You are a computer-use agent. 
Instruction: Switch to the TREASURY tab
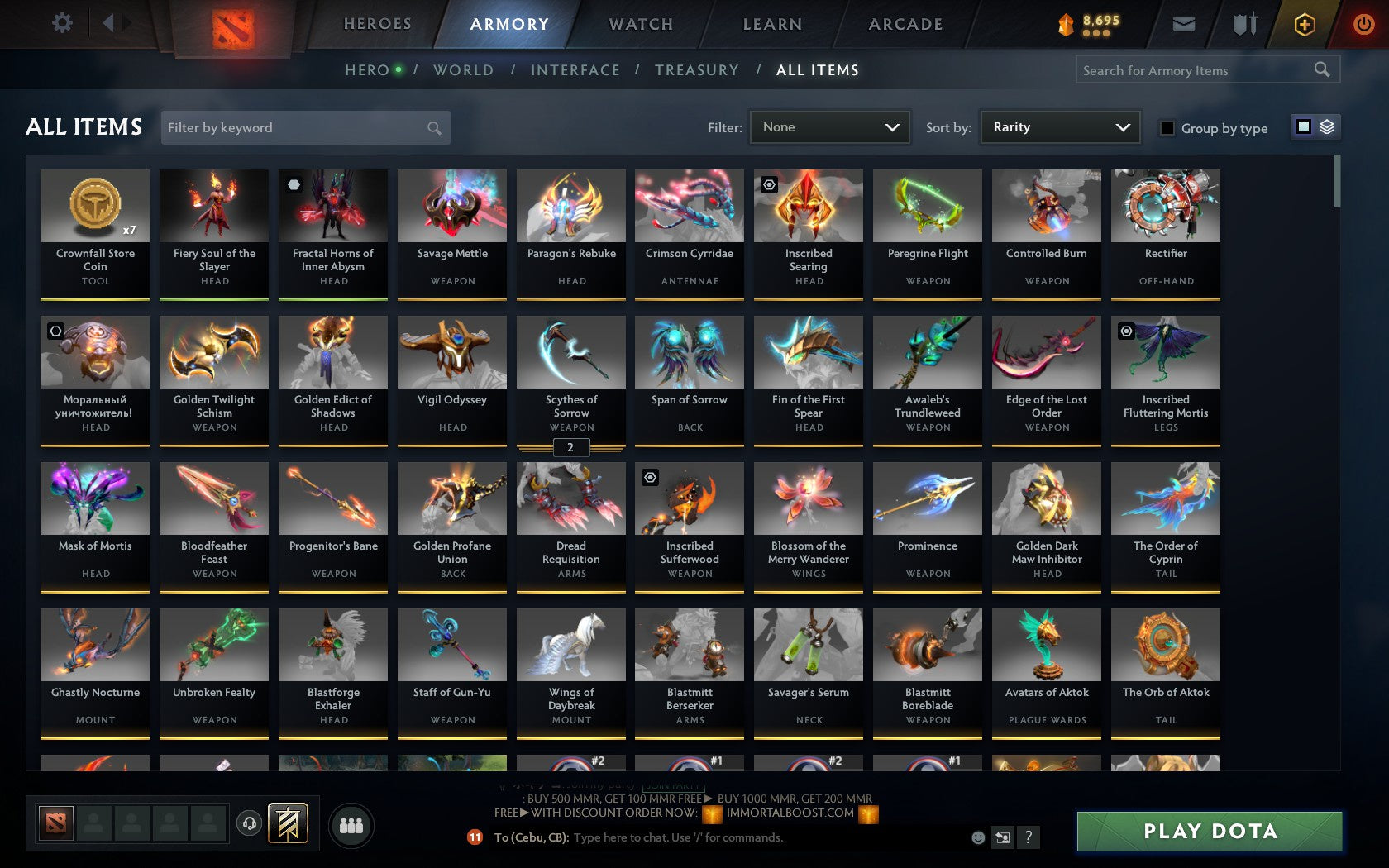(697, 70)
